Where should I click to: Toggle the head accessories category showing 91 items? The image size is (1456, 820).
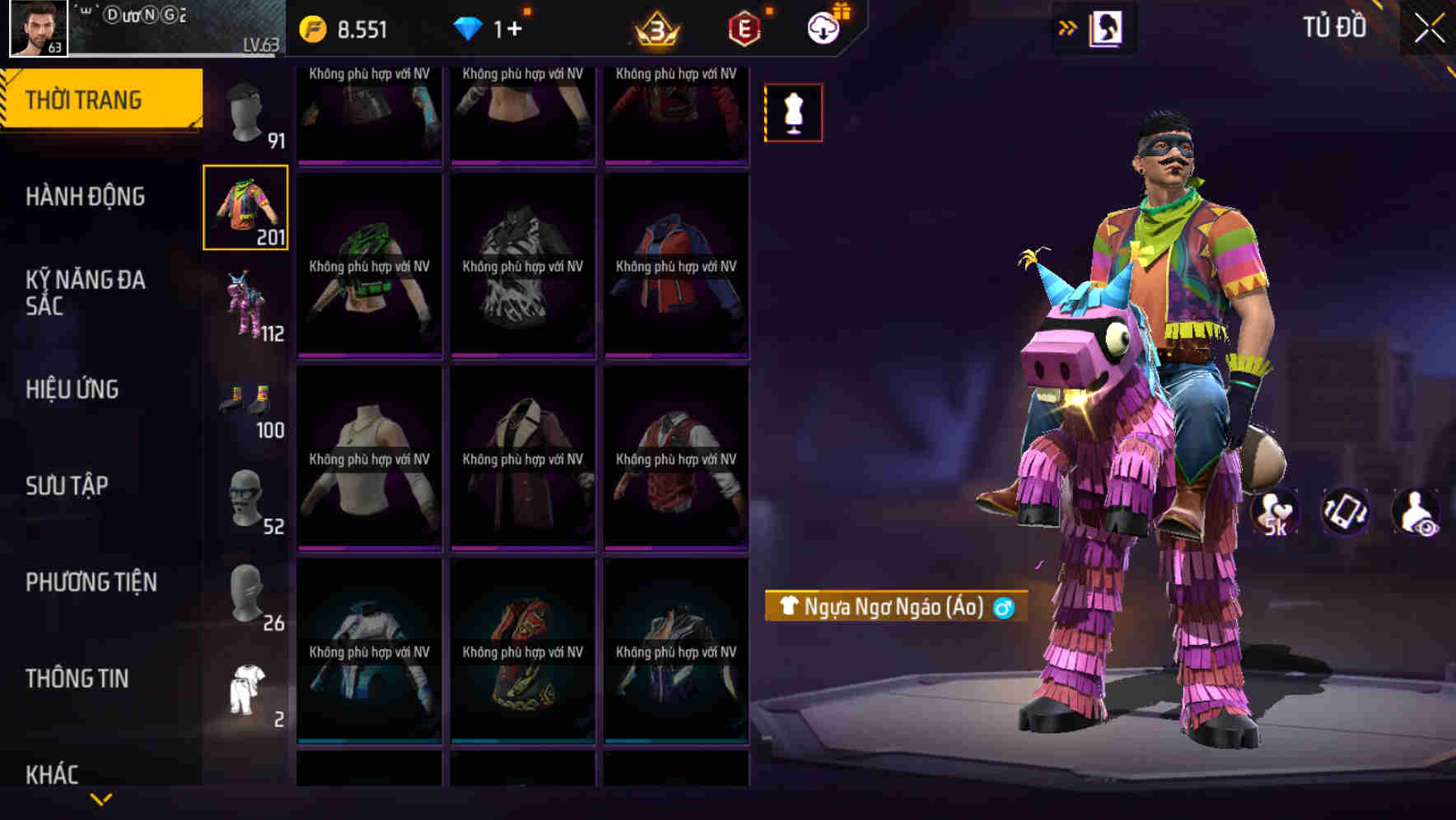coord(246,111)
